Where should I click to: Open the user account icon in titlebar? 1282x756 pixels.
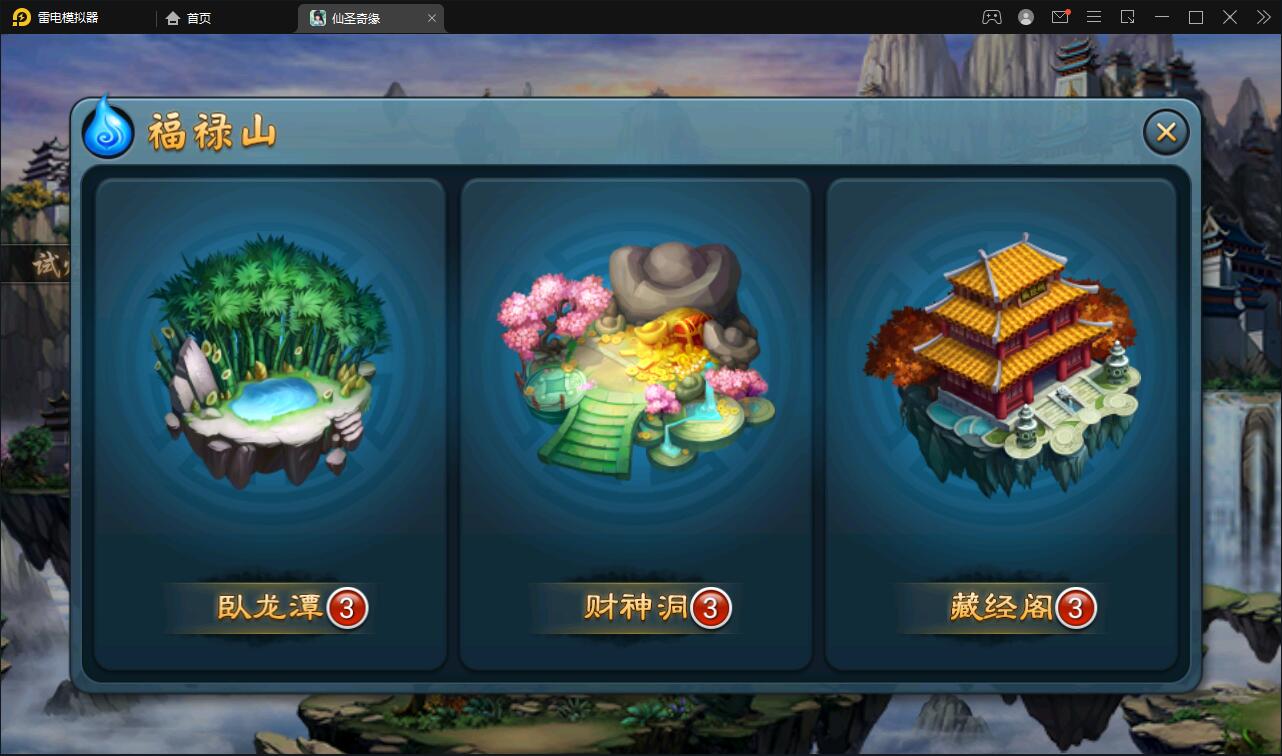click(1026, 17)
